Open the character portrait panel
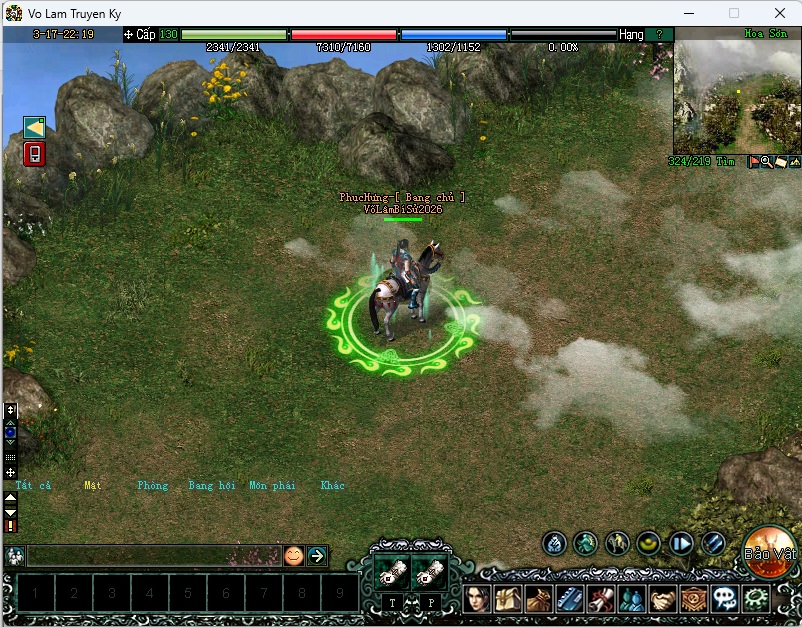802x627 pixels. [x=476, y=598]
